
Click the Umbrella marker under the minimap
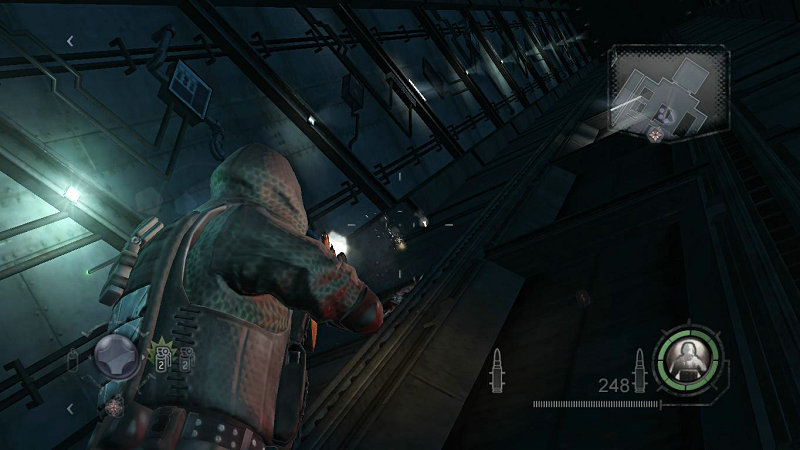pos(655,135)
